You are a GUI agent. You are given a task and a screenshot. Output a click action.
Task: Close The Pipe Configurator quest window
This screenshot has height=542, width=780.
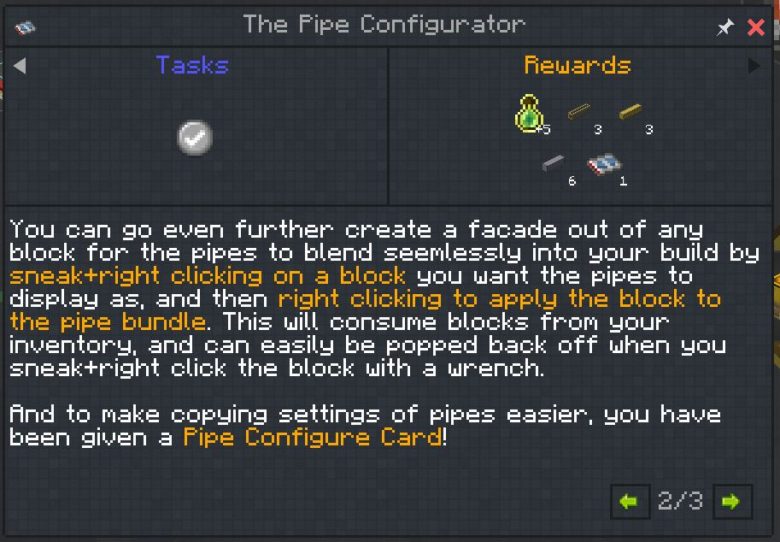[756, 27]
